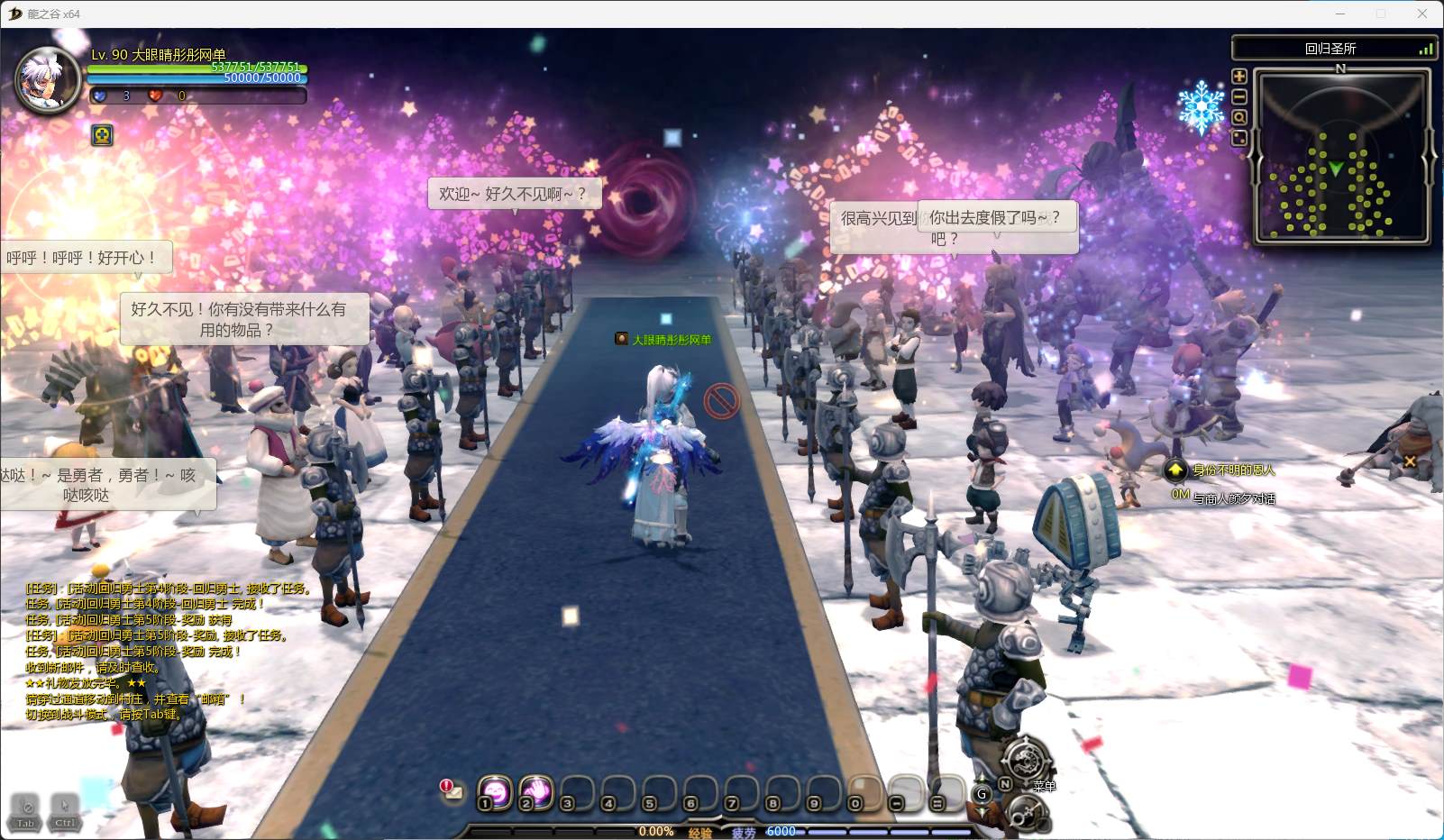Close the game window
This screenshot has width=1444, height=840.
1421,14
